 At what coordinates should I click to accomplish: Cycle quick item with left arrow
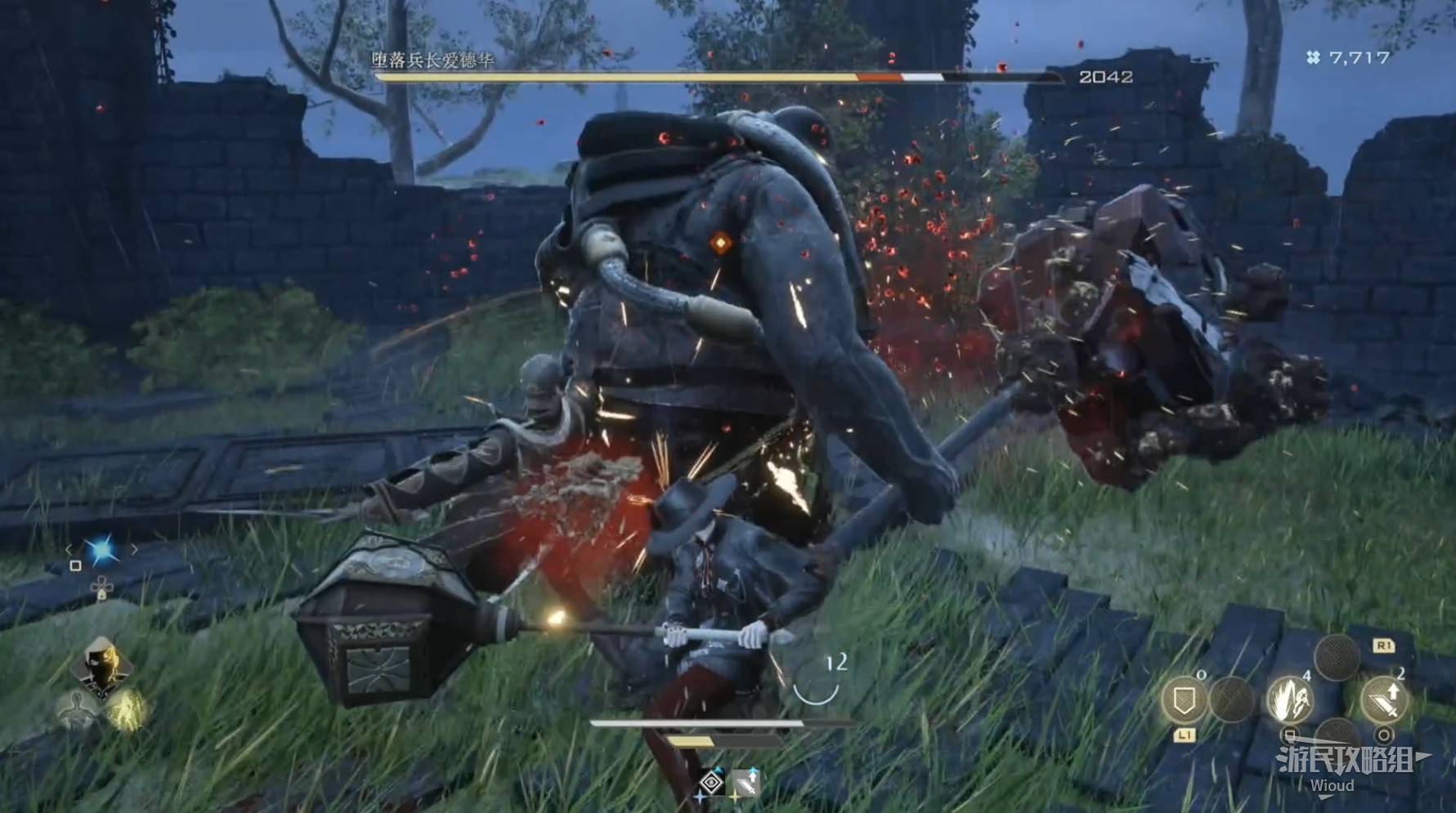pyautogui.click(x=69, y=550)
